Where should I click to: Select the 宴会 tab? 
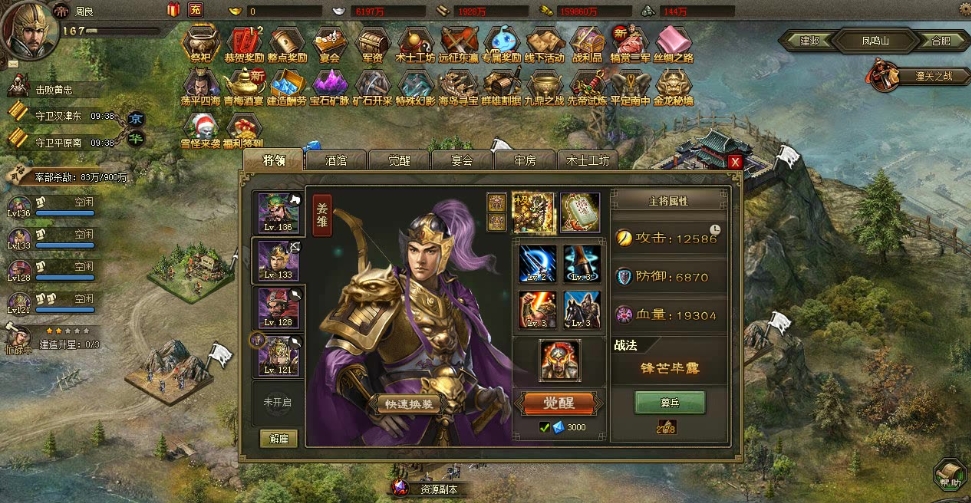point(461,160)
